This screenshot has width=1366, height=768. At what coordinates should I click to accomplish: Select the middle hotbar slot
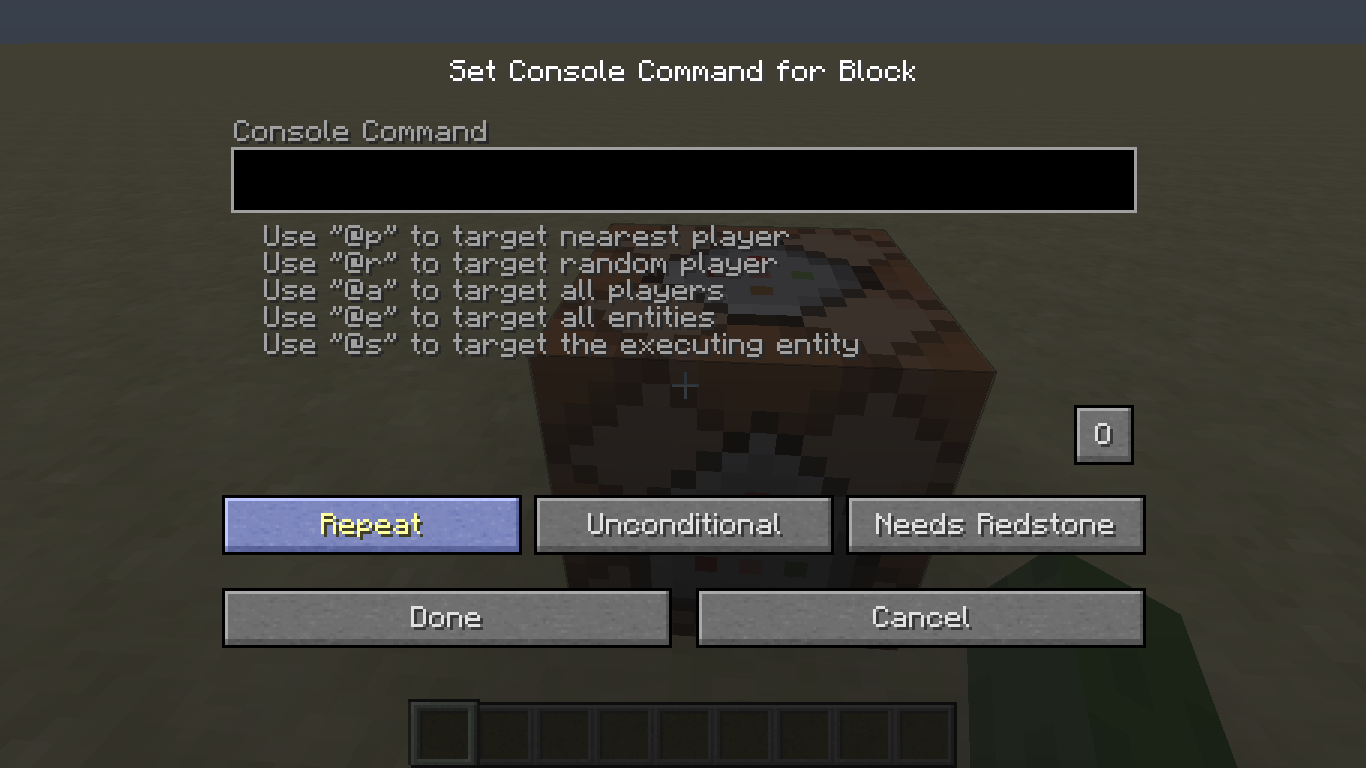pyautogui.click(x=684, y=733)
